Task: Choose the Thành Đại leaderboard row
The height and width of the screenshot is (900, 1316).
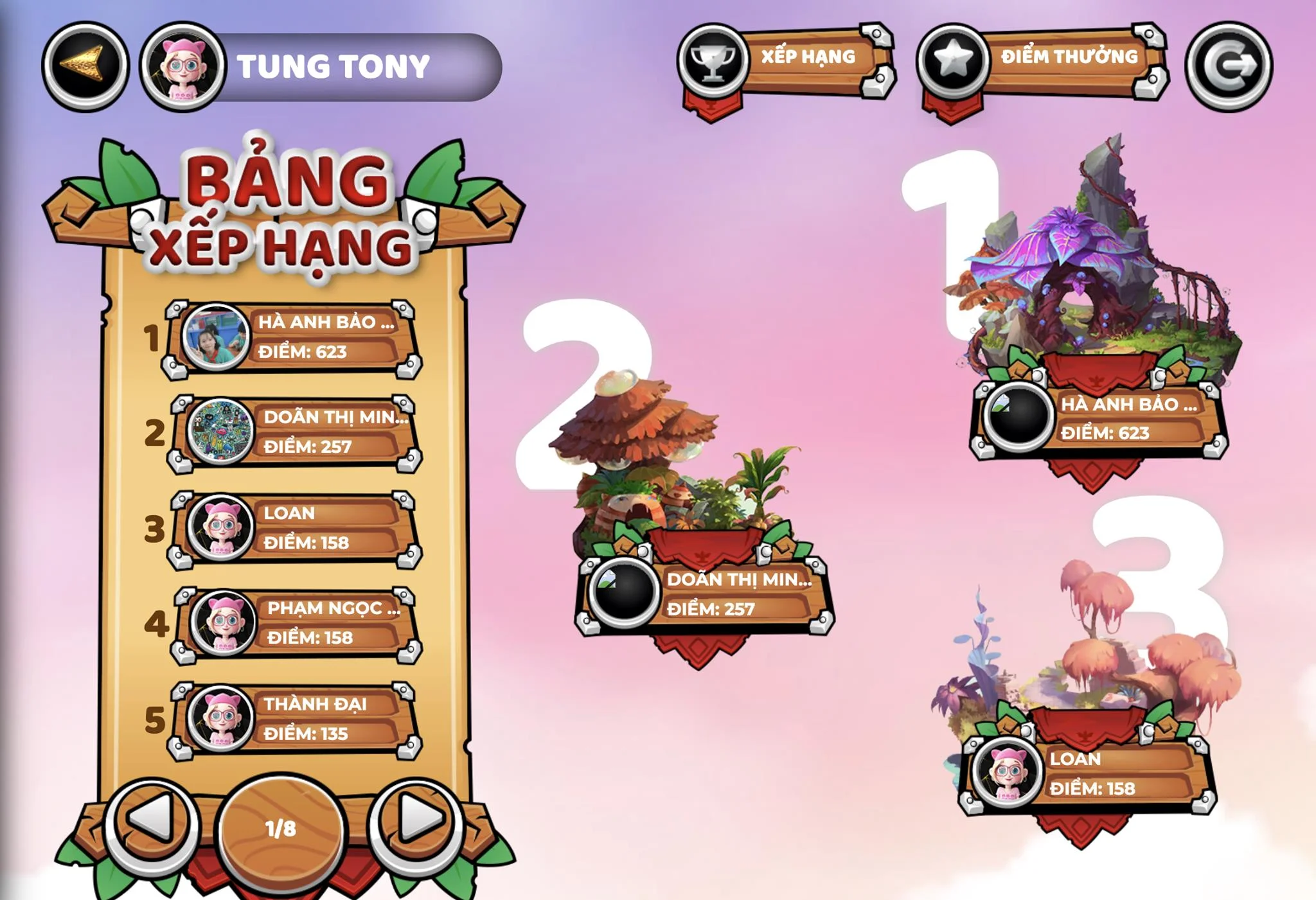Action: coord(297,719)
